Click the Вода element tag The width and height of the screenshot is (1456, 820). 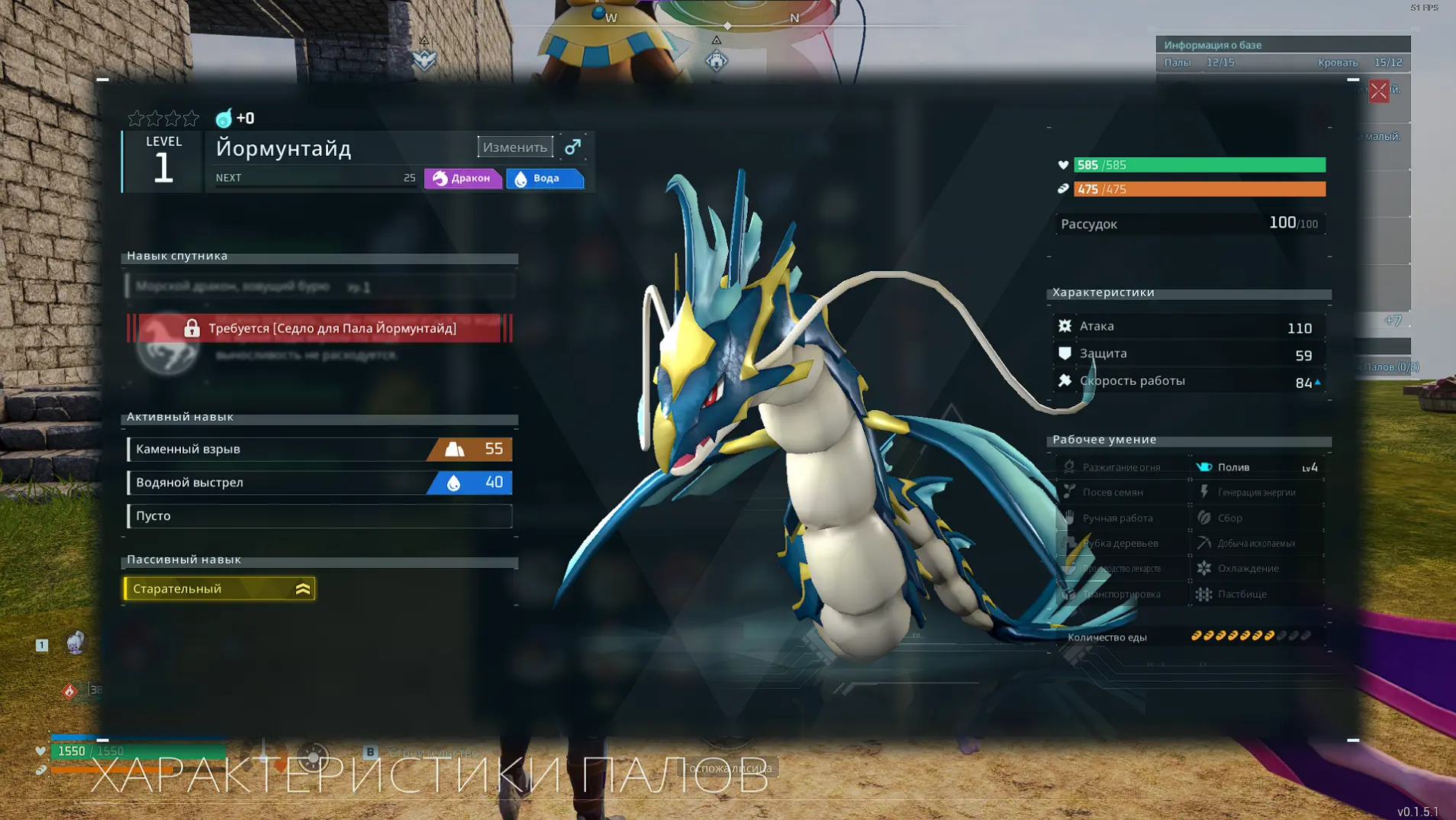point(545,179)
